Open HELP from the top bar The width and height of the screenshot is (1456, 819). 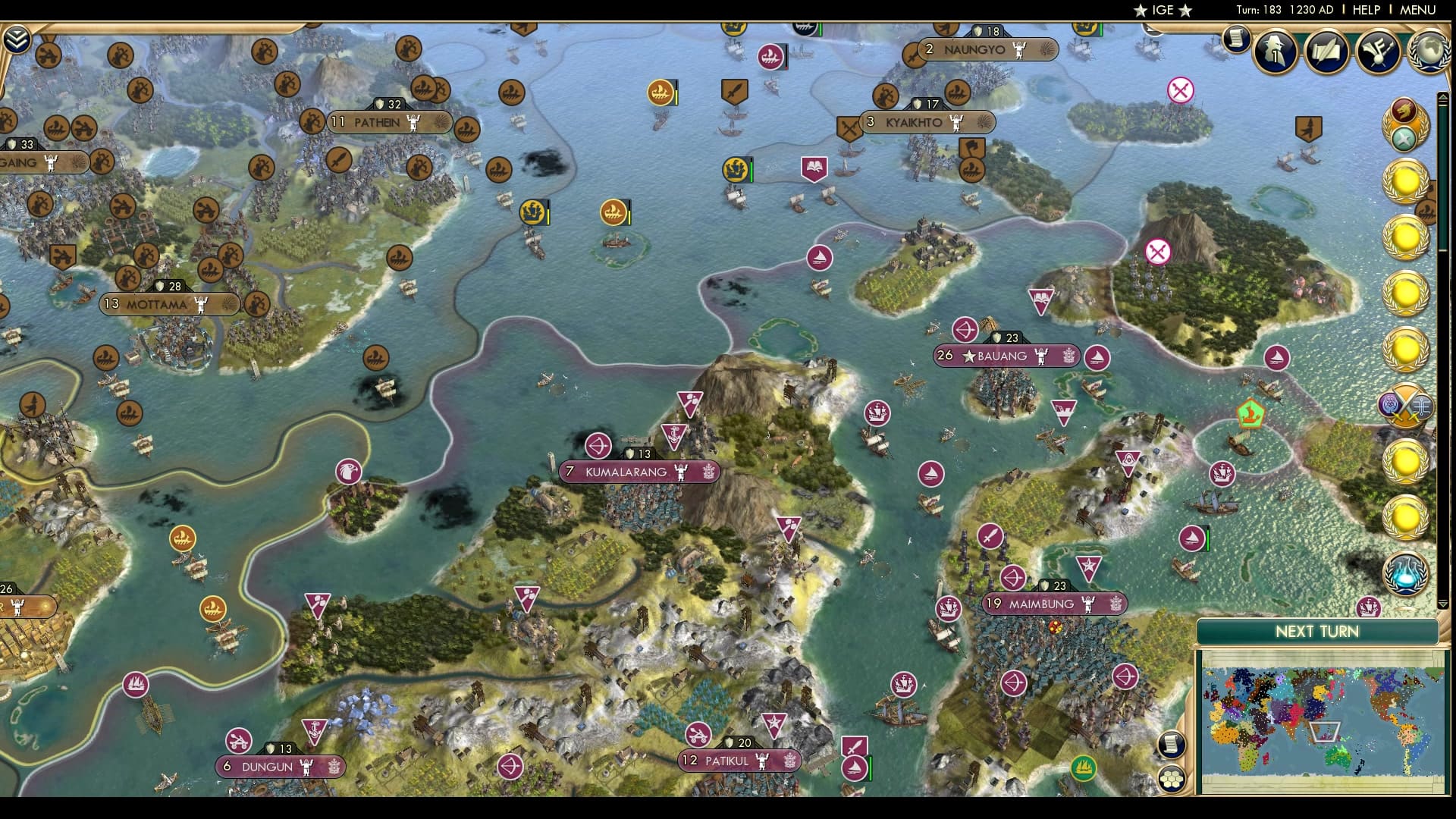(1365, 11)
